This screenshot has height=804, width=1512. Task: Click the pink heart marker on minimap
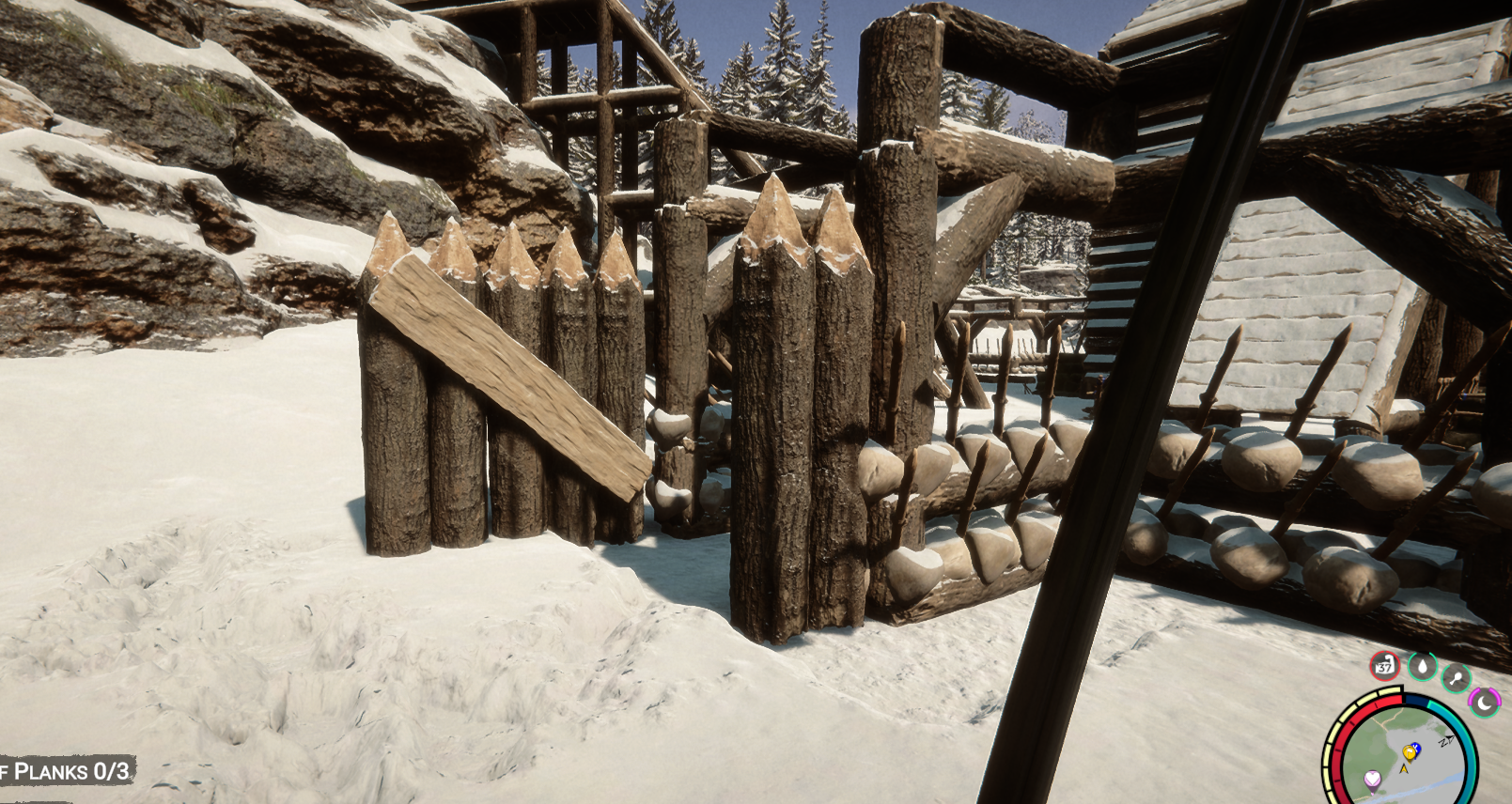1373,779
